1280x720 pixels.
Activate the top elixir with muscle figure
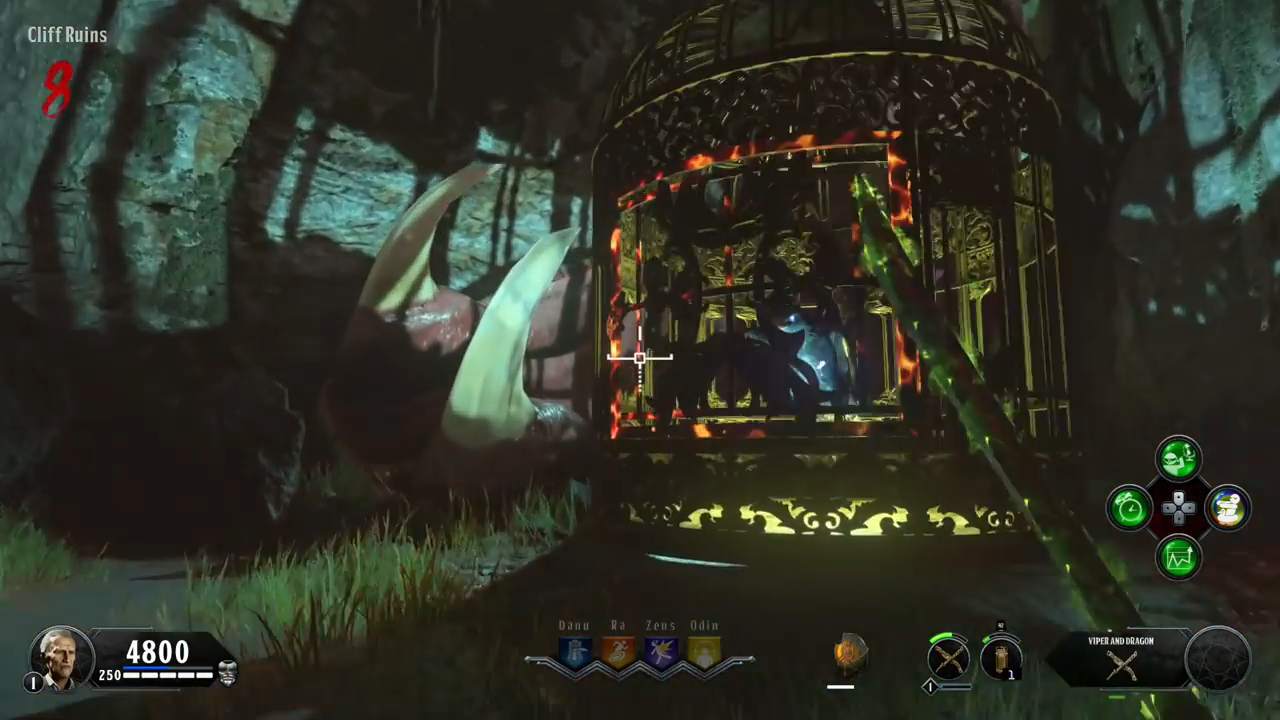[1179, 459]
